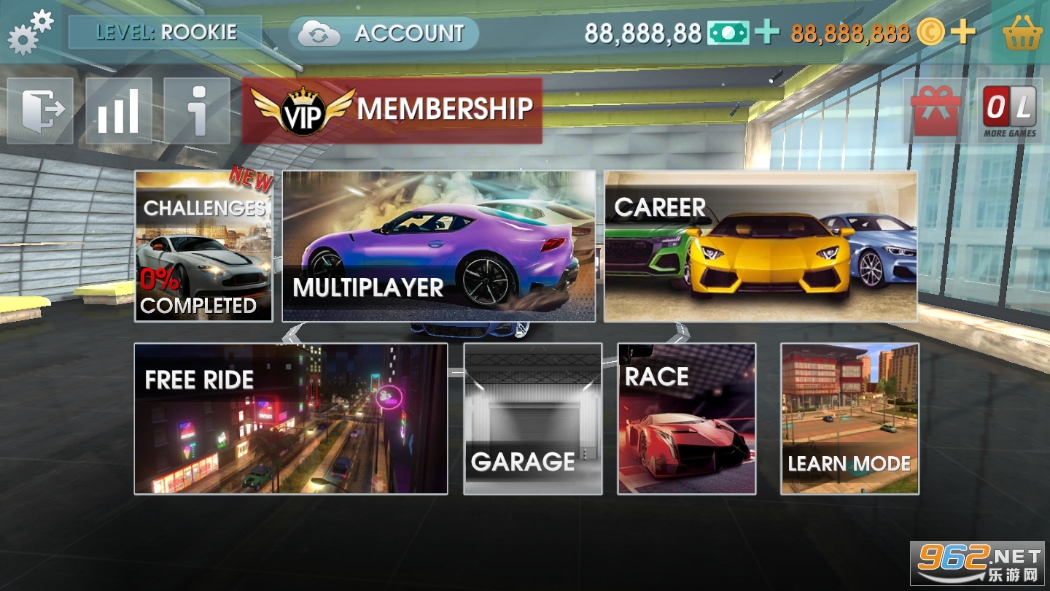Click the Account cloud sync button

[384, 33]
